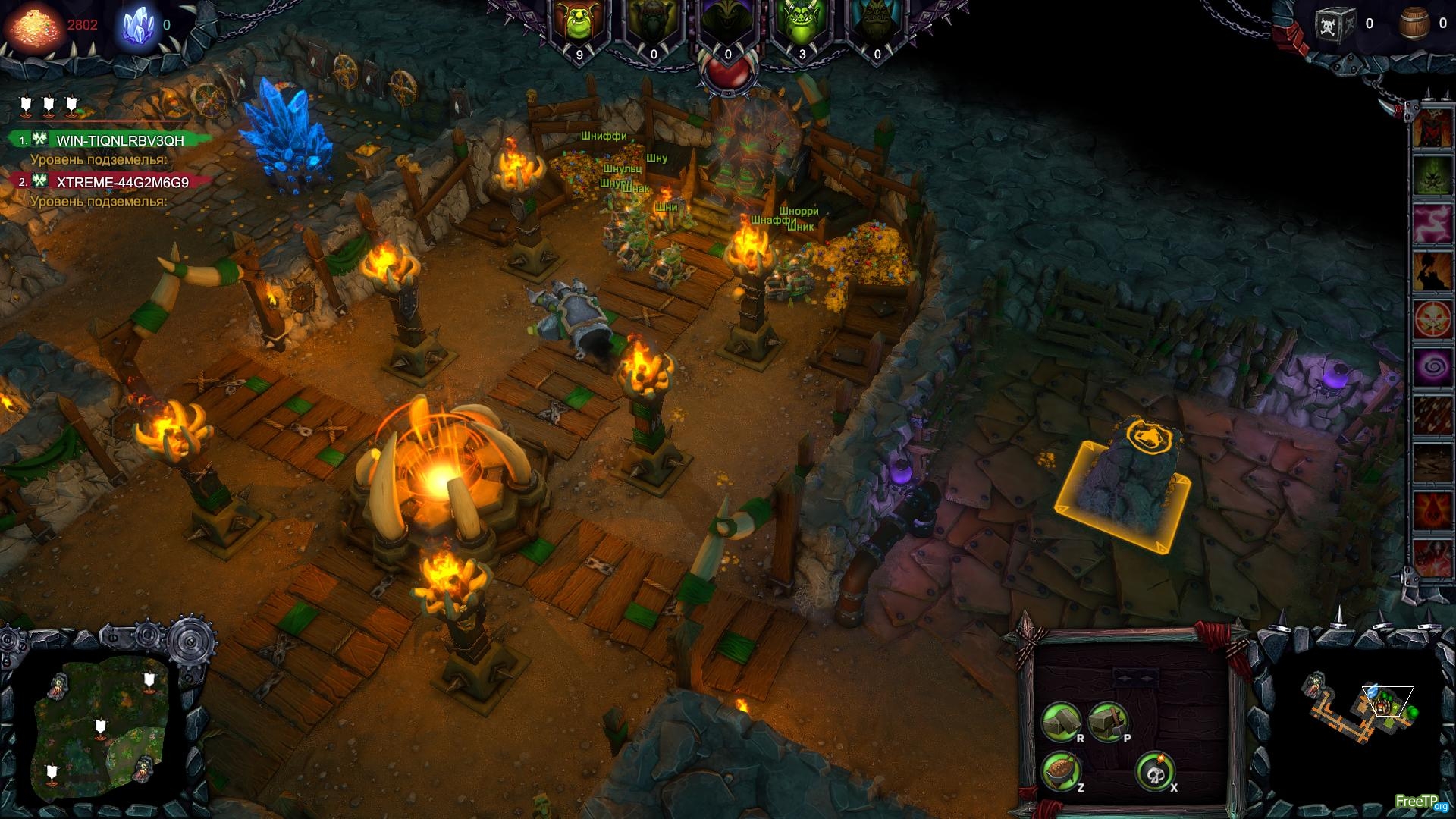Viewport: 1456px width, 819px height.
Task: Select the food cauldron button (Z)
Action: point(1061,770)
